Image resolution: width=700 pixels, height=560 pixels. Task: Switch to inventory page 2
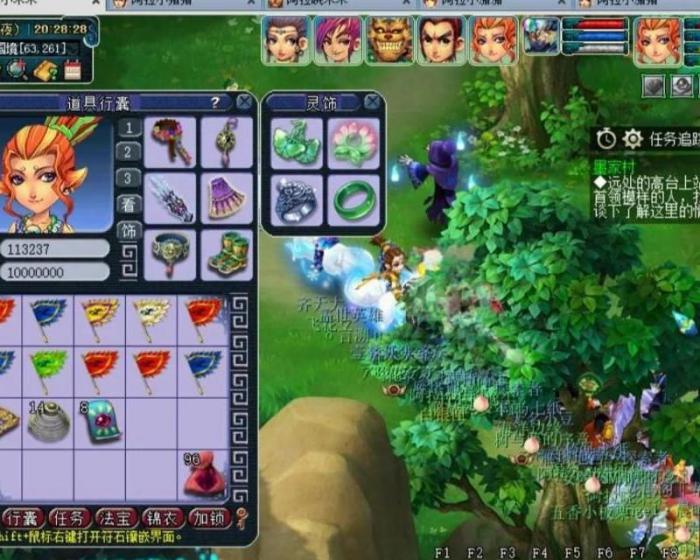click(128, 152)
